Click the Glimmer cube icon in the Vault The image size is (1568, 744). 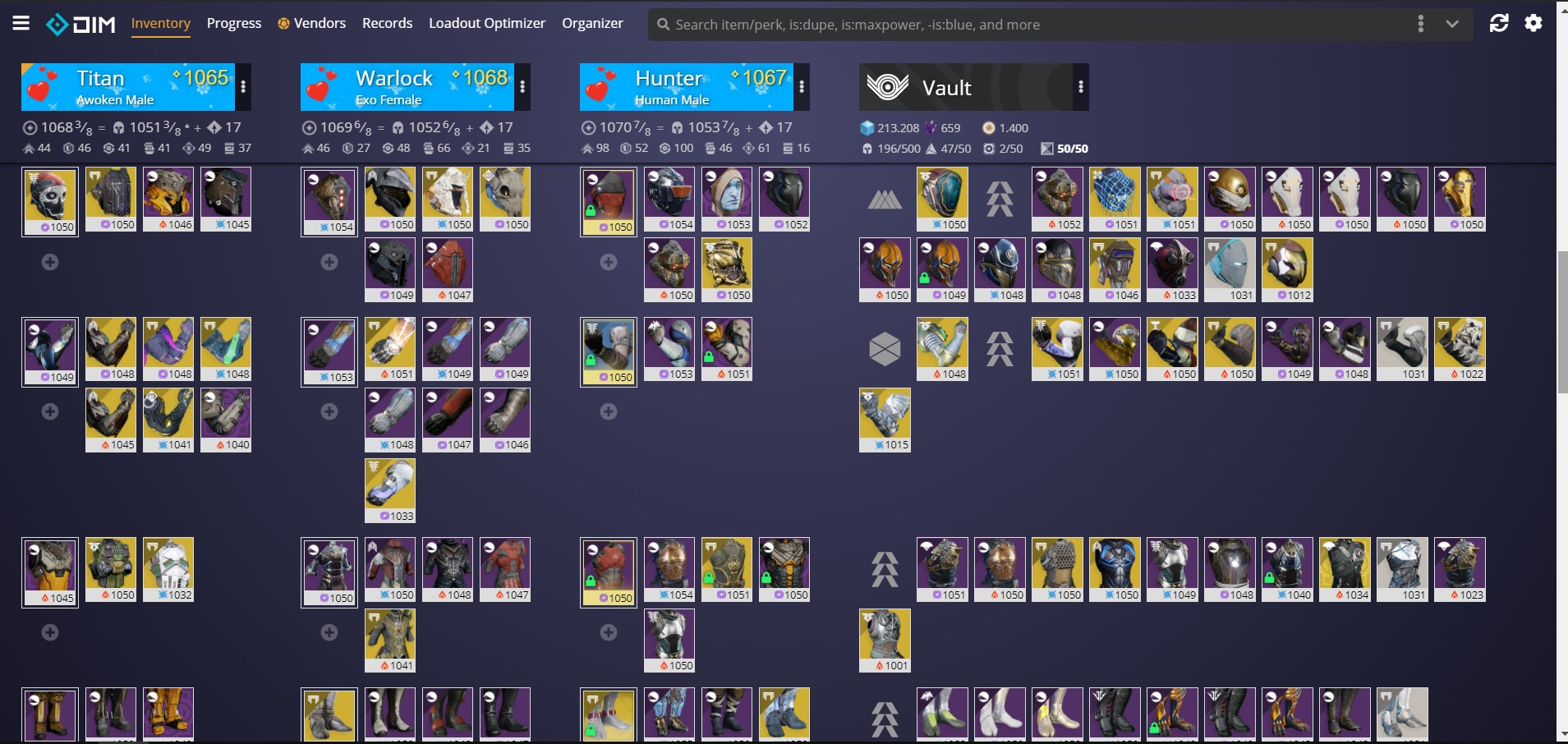point(867,128)
